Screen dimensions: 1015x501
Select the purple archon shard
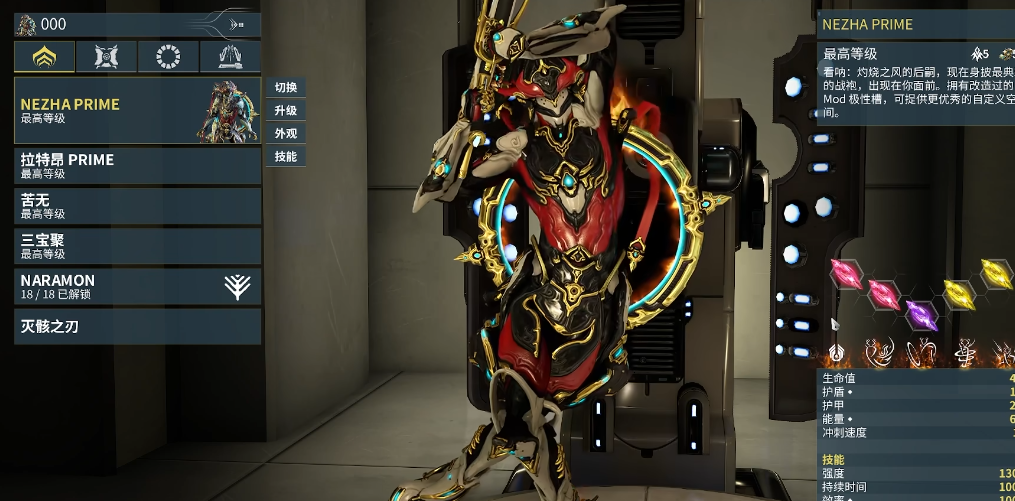(919, 314)
